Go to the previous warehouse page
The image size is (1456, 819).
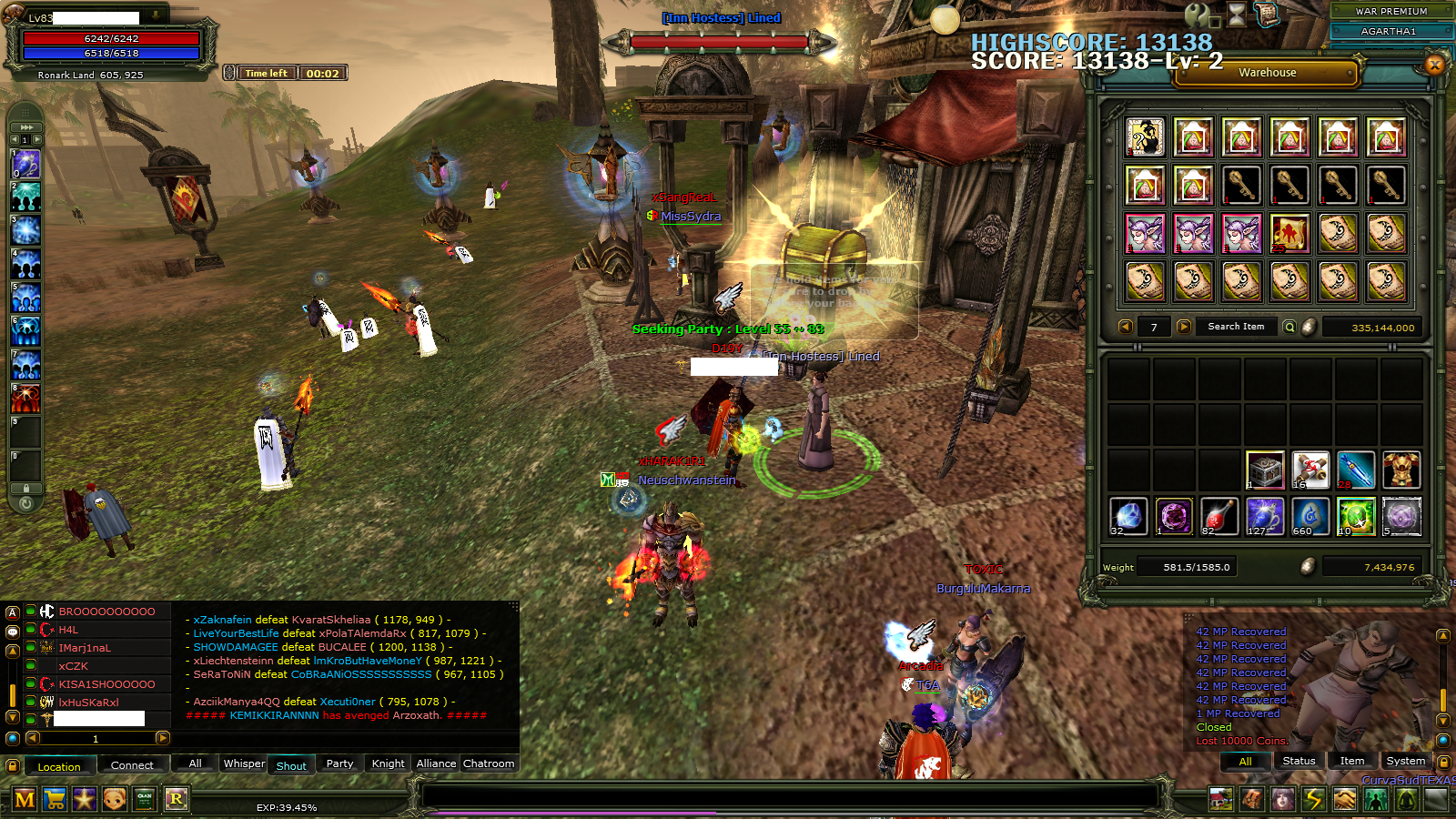[x=1126, y=327]
